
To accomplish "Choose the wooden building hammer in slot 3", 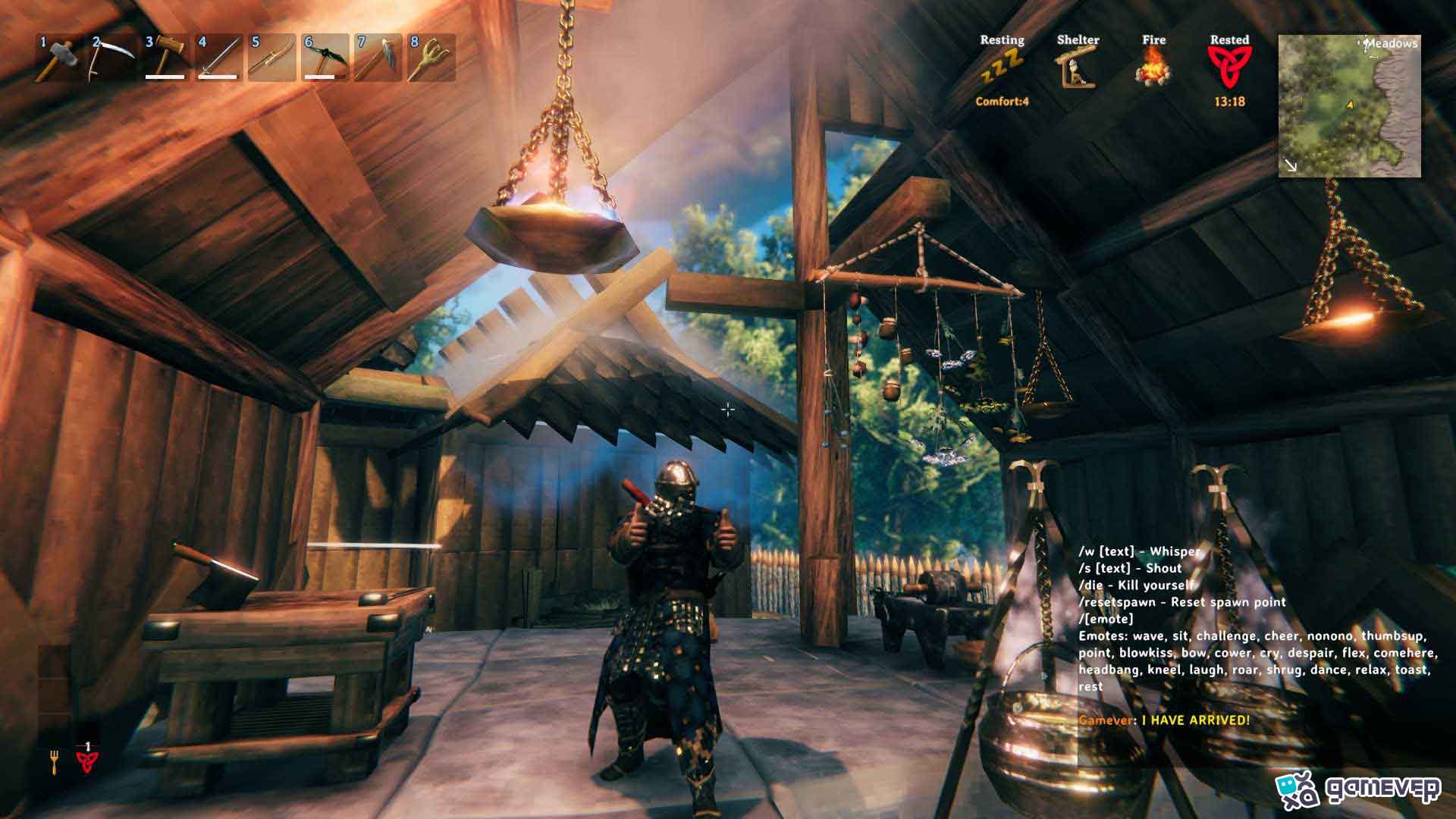I will [166, 58].
